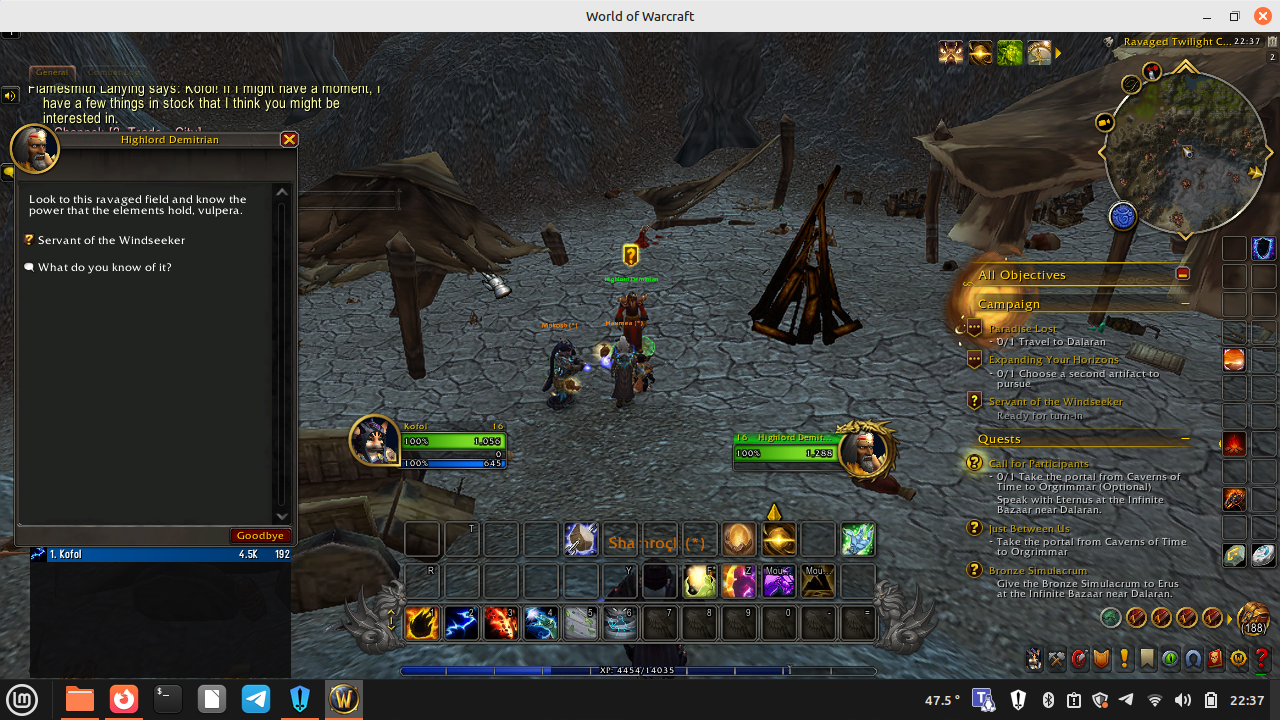Click the Goodbye button

click(261, 536)
